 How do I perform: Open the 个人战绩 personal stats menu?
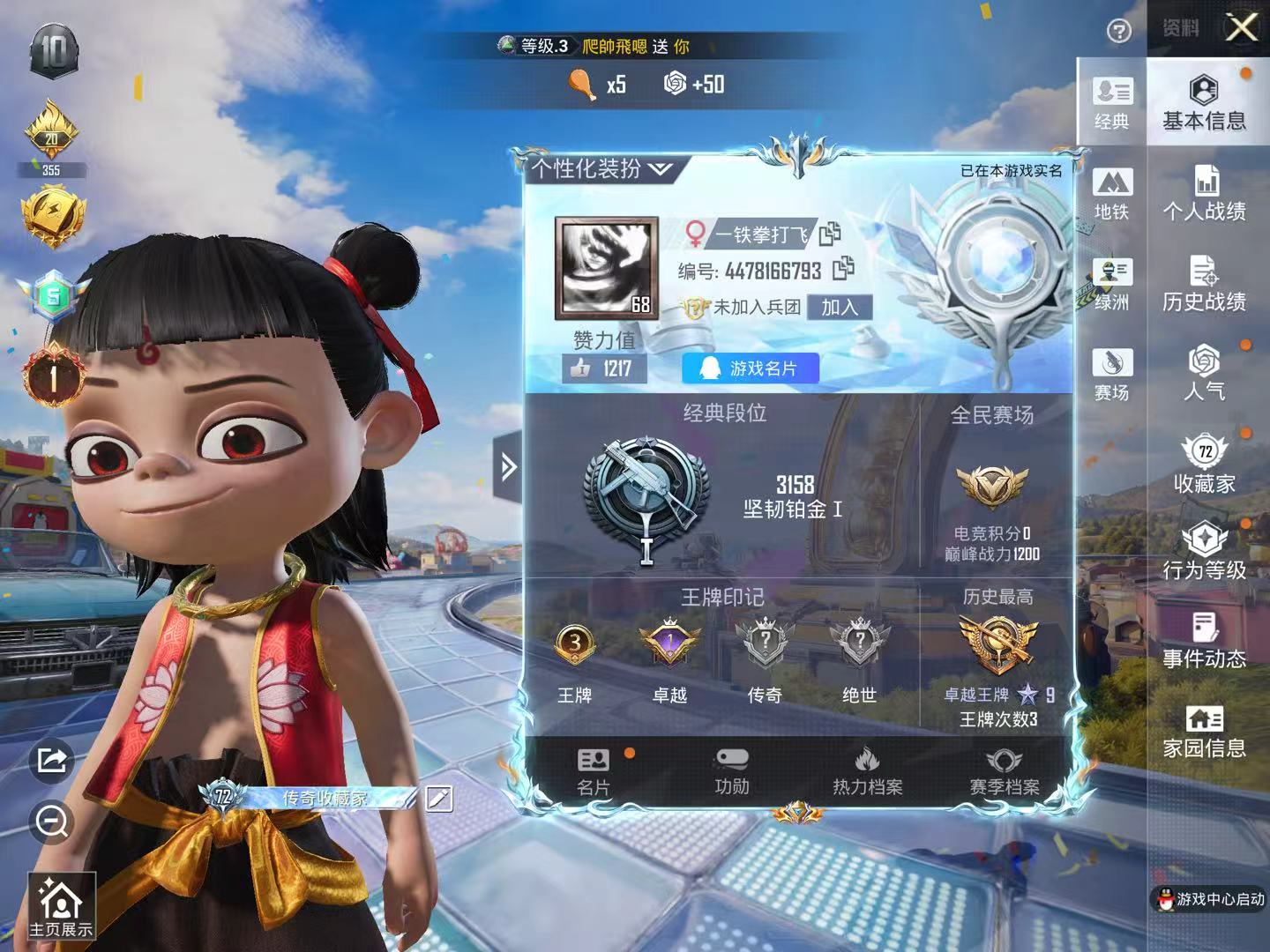[x=1204, y=193]
